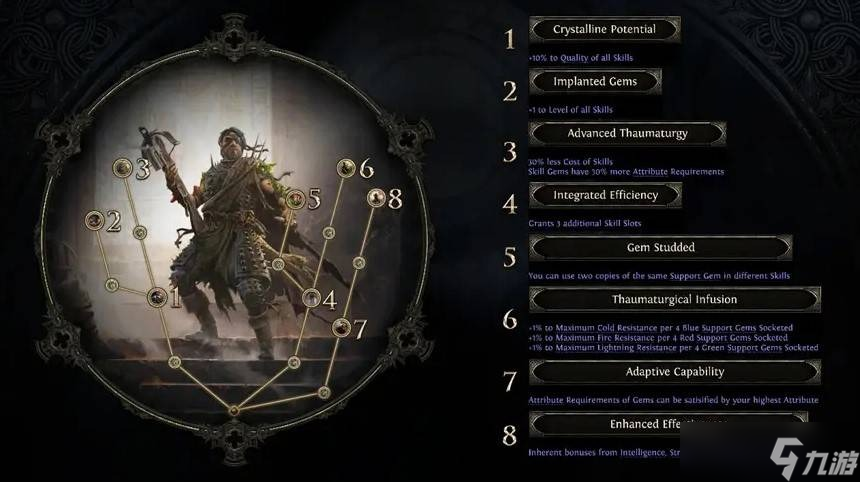860x482 pixels.
Task: Choose the tree node numbered 8
Action: pyautogui.click(x=375, y=198)
